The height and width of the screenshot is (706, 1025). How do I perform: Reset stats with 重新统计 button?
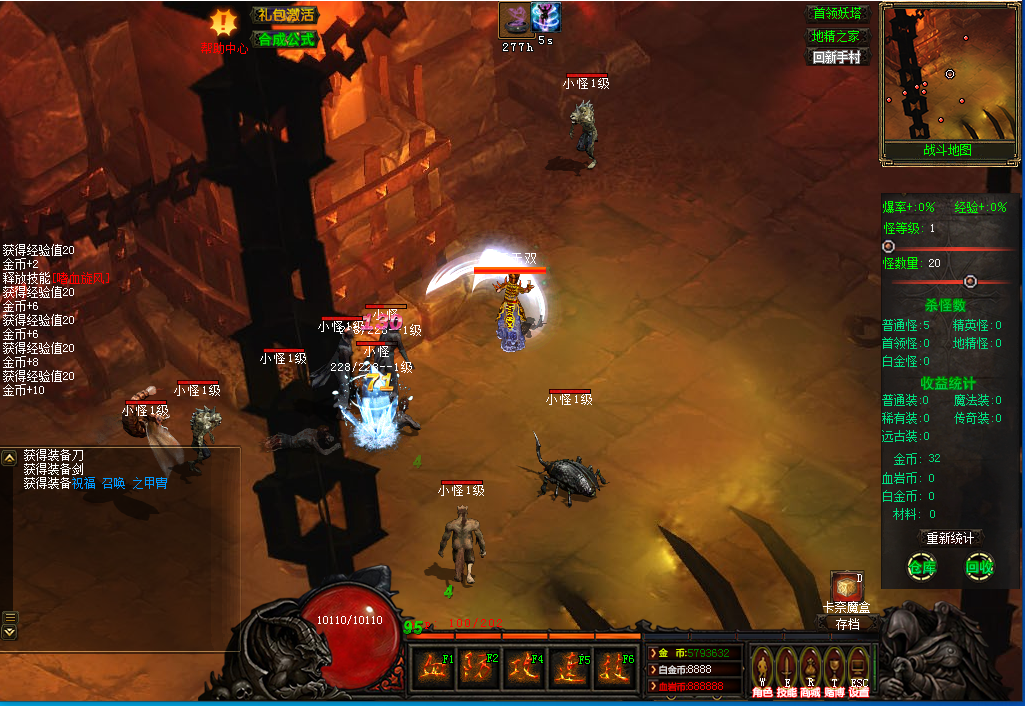point(949,538)
